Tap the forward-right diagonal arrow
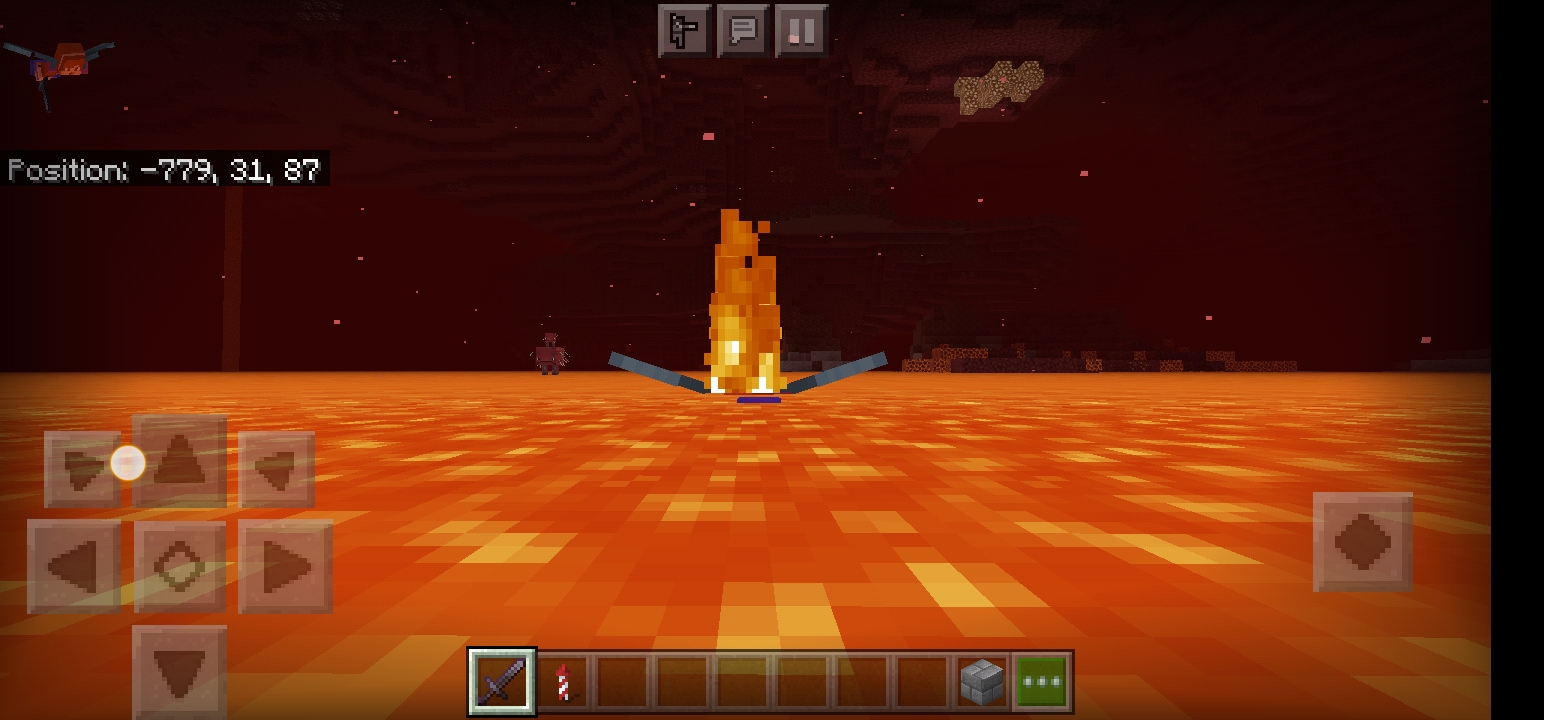1544x720 pixels. [277, 469]
